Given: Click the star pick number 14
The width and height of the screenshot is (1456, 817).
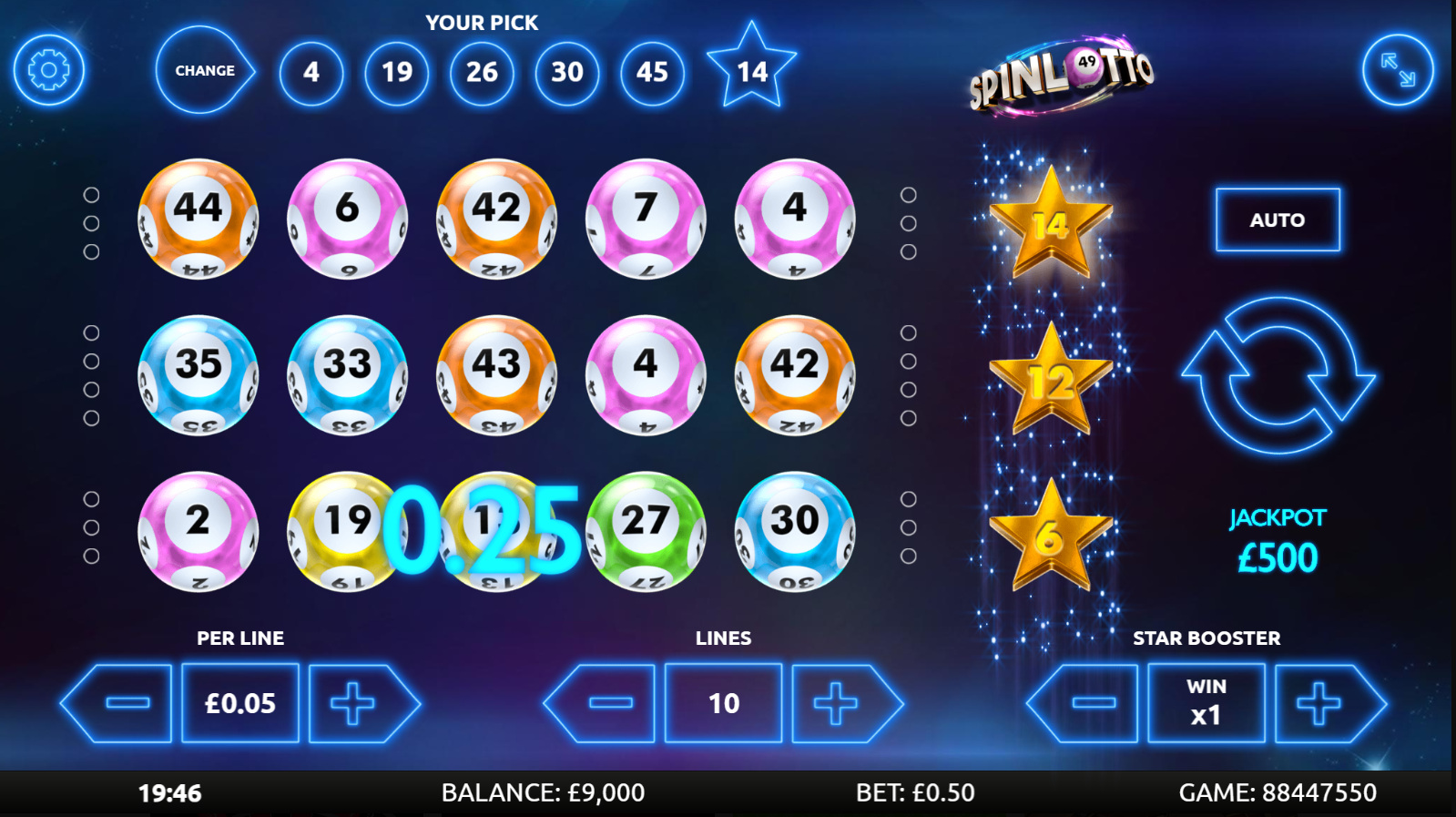Looking at the screenshot, I should 752,69.
